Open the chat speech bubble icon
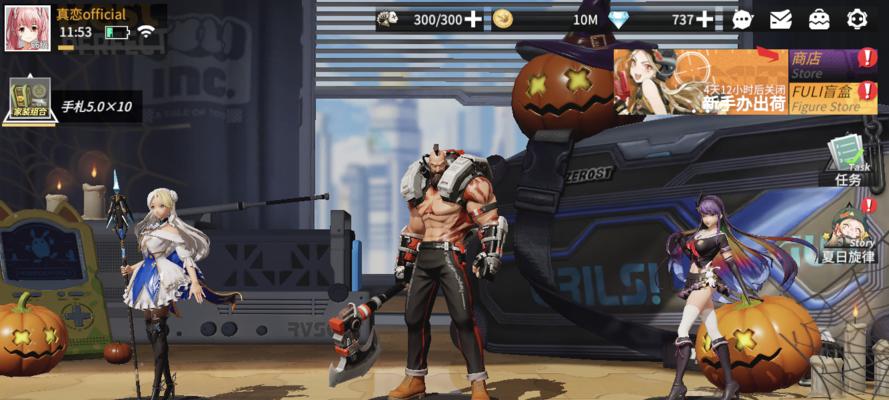The image size is (889, 400). (742, 19)
